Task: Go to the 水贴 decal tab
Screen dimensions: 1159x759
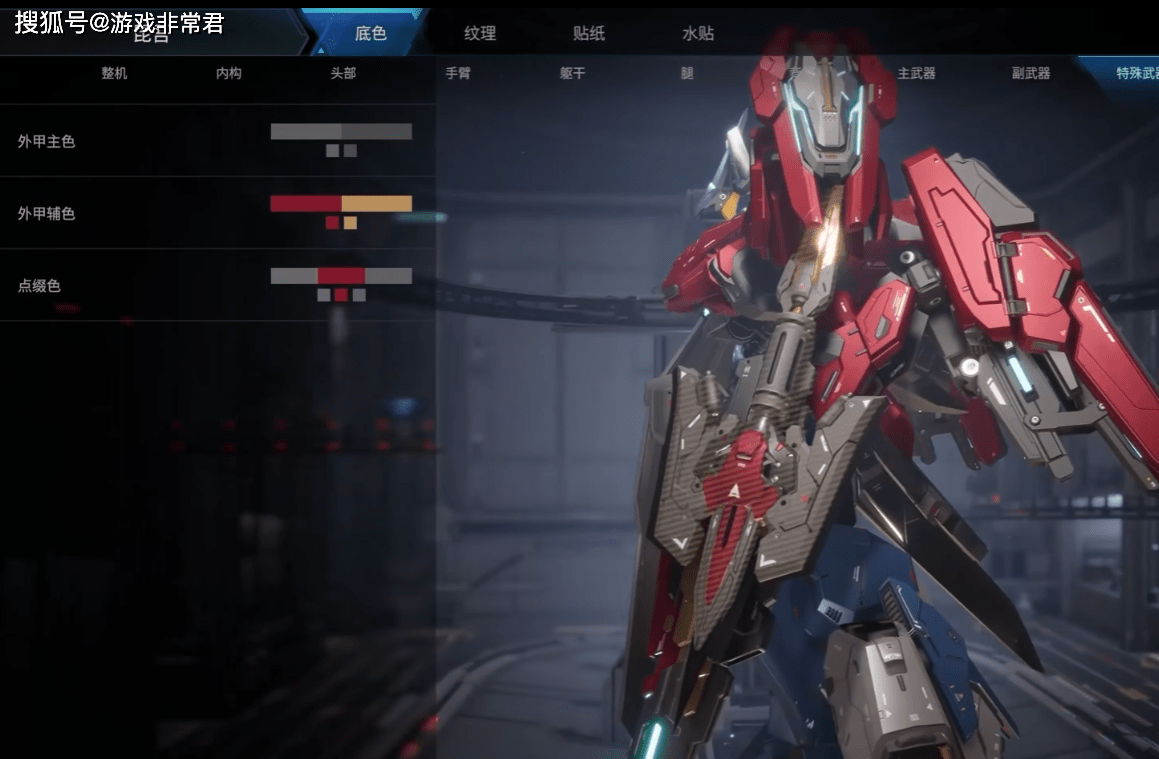Action: click(698, 33)
